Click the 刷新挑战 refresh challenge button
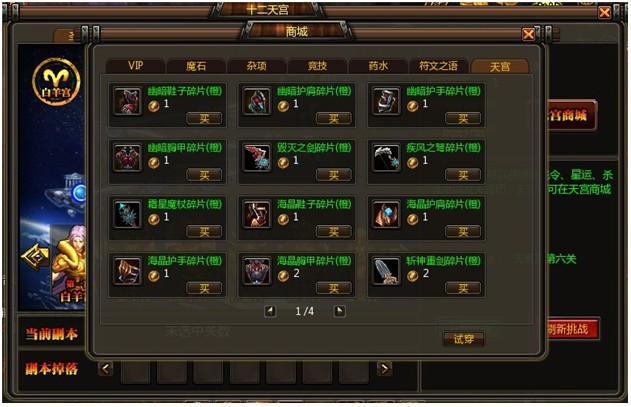This screenshot has width=631, height=407. (x=572, y=329)
